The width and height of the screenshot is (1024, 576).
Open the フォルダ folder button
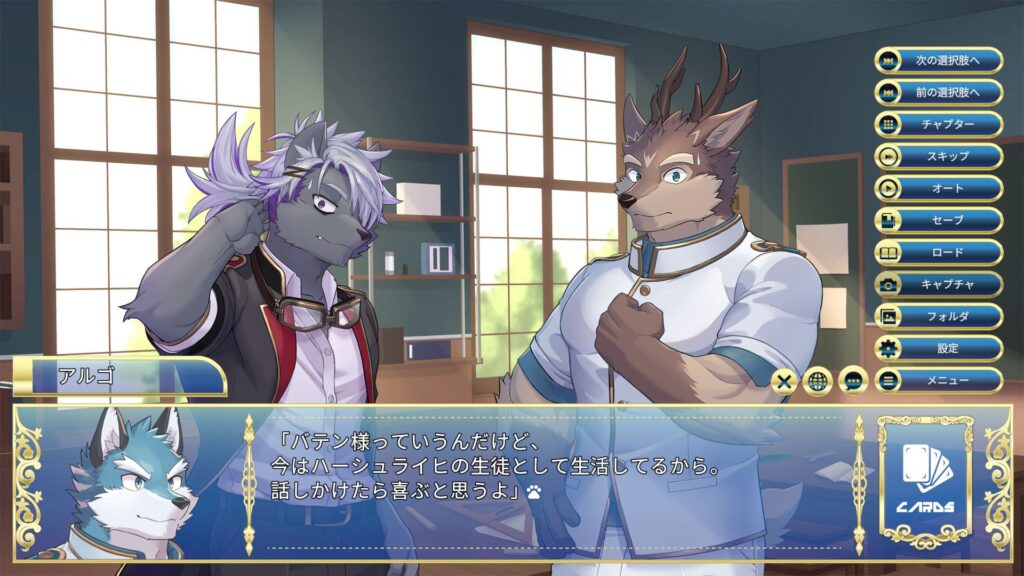(938, 316)
